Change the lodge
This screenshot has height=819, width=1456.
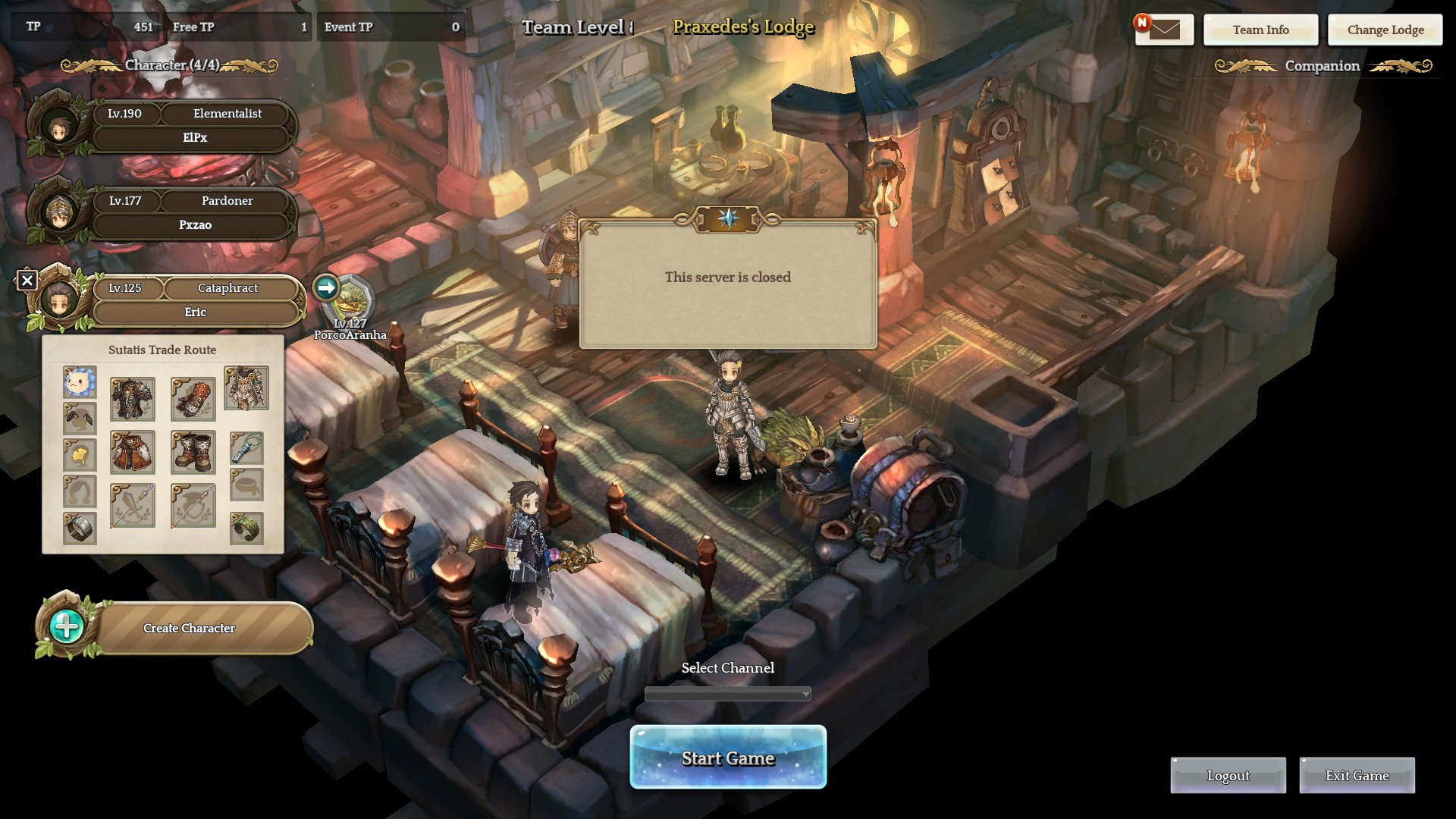(x=1385, y=30)
